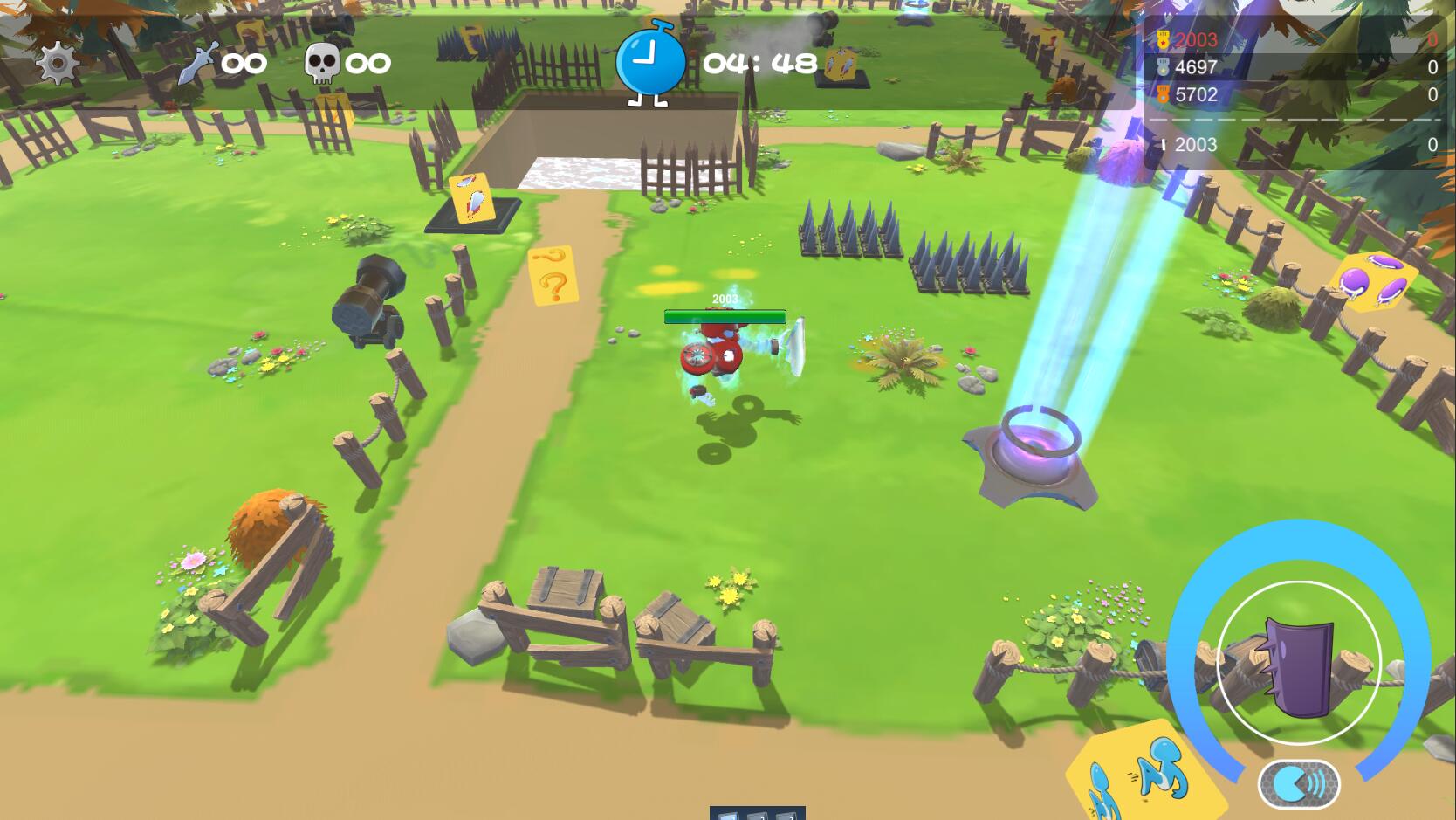Click the skull deaths counter icon
This screenshot has width=1456, height=820.
[x=323, y=61]
